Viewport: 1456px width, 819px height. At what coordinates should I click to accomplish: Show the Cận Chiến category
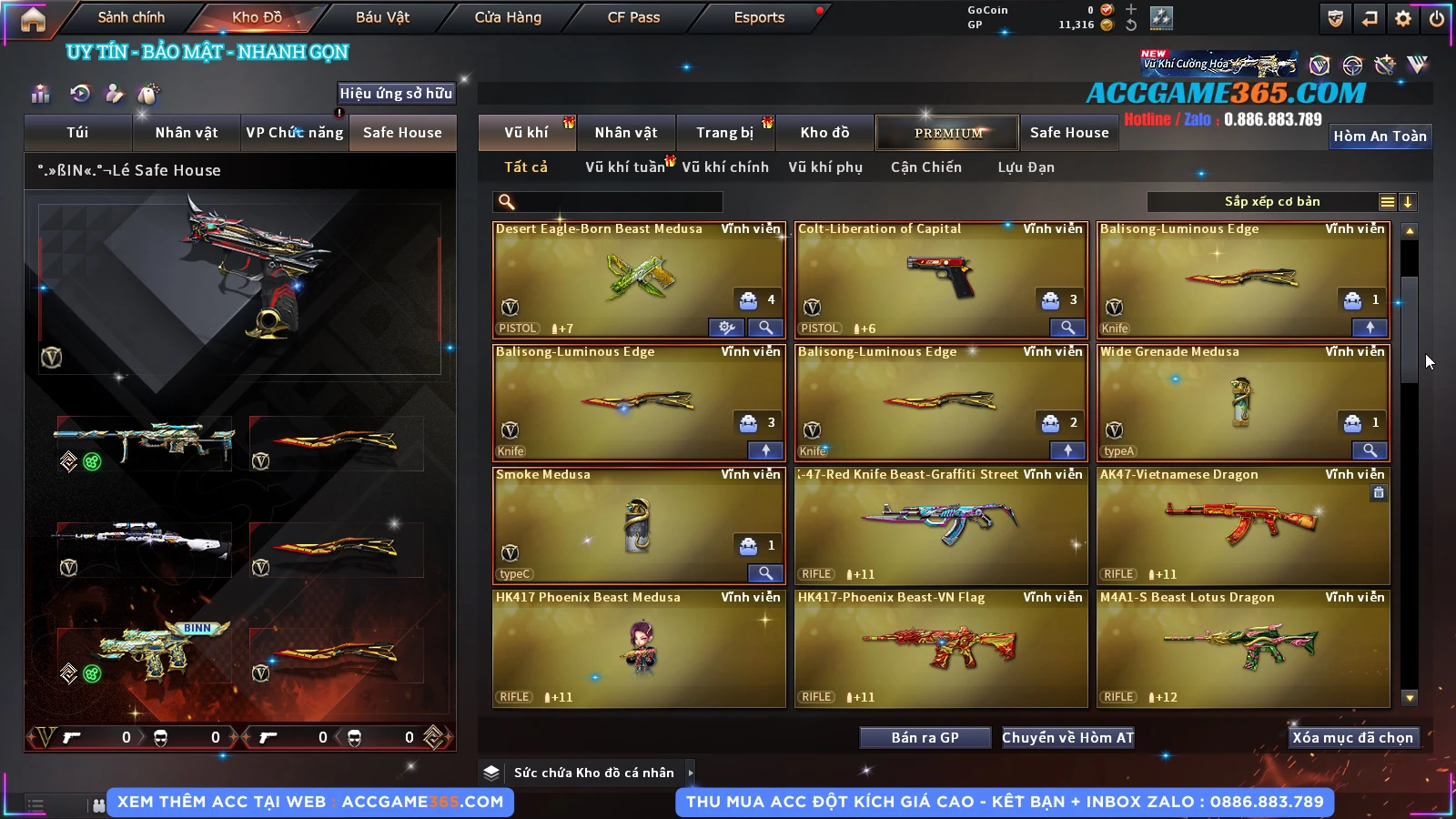(x=925, y=167)
